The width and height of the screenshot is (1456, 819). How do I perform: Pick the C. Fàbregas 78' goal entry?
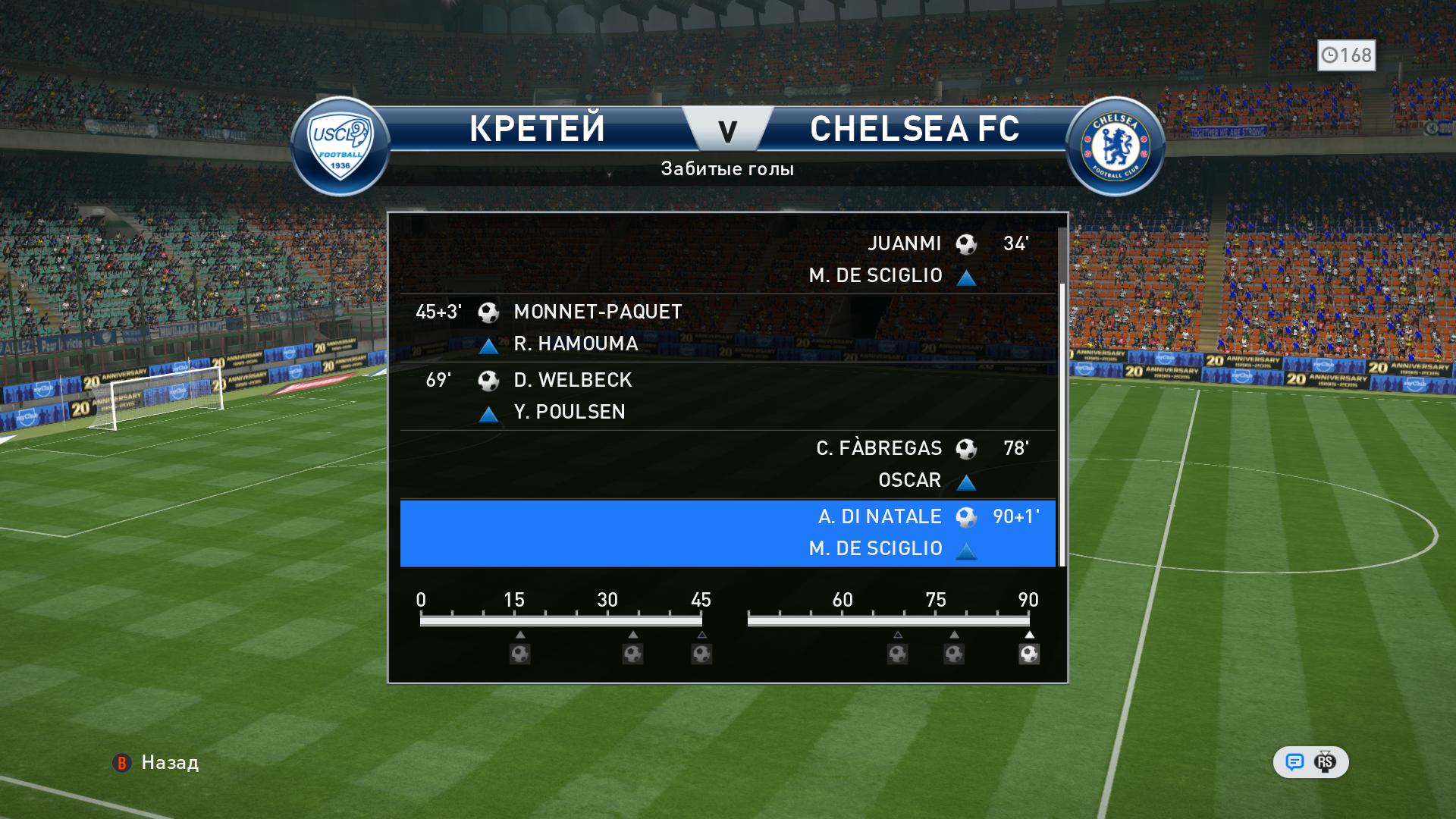click(x=726, y=464)
